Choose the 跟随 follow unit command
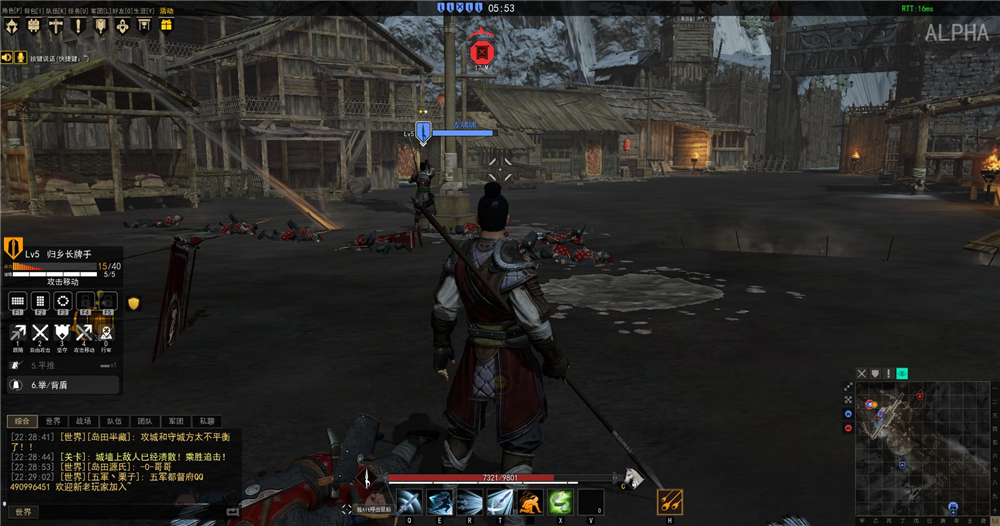This screenshot has height=526, width=1000. click(x=18, y=334)
